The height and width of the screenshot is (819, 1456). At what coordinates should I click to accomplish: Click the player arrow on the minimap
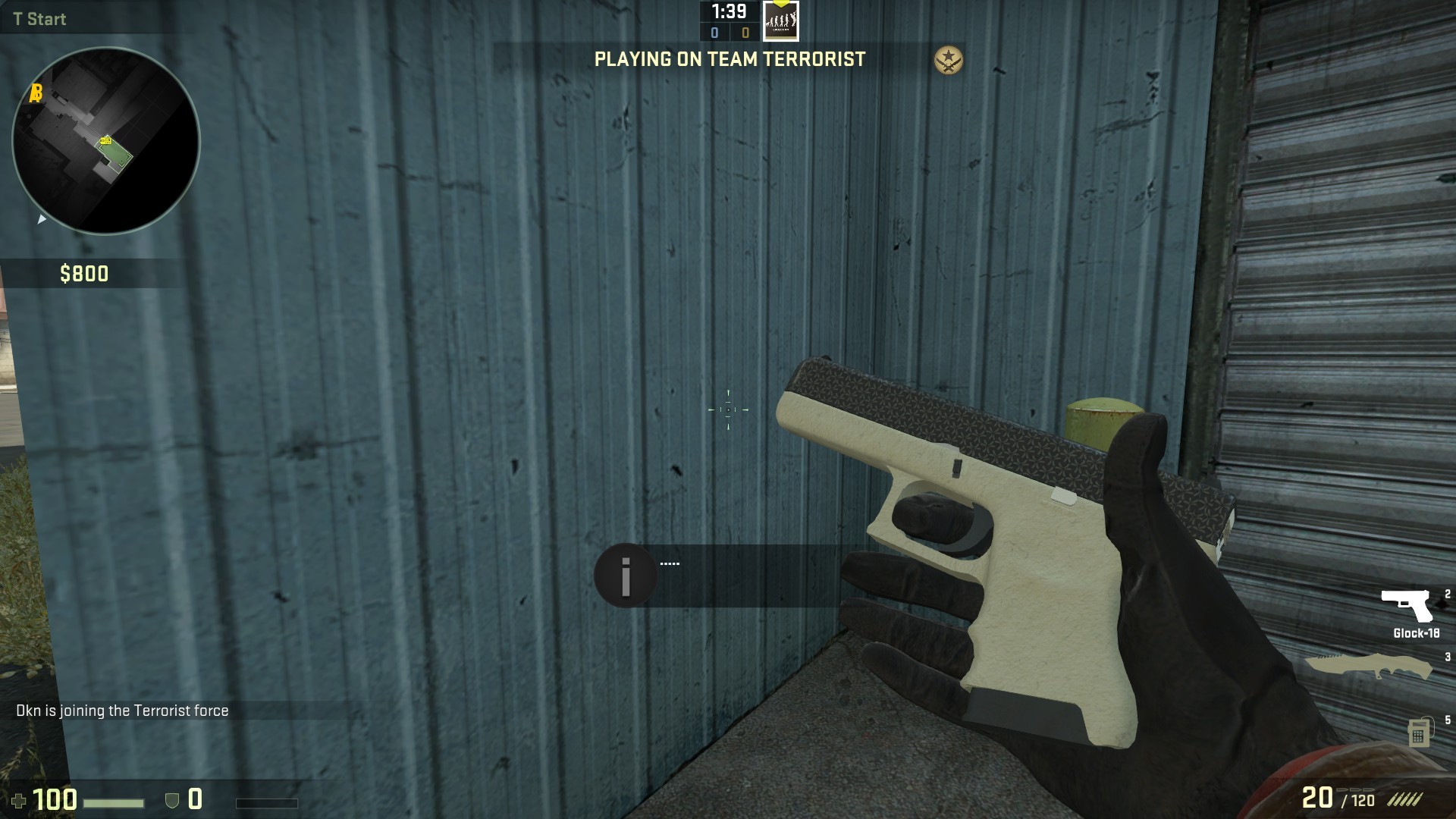point(42,221)
